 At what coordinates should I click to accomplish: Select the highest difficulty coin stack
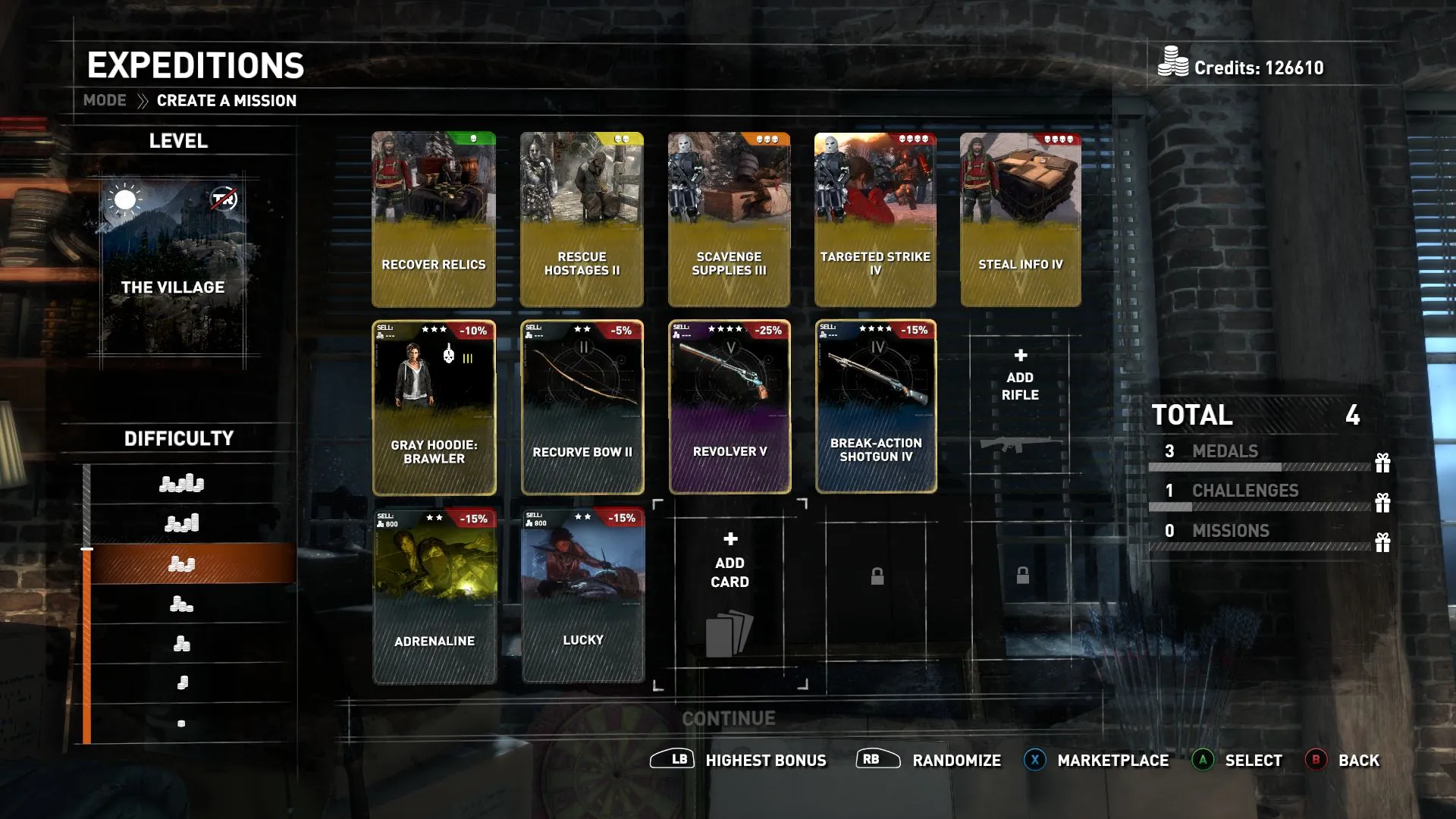[x=181, y=483]
